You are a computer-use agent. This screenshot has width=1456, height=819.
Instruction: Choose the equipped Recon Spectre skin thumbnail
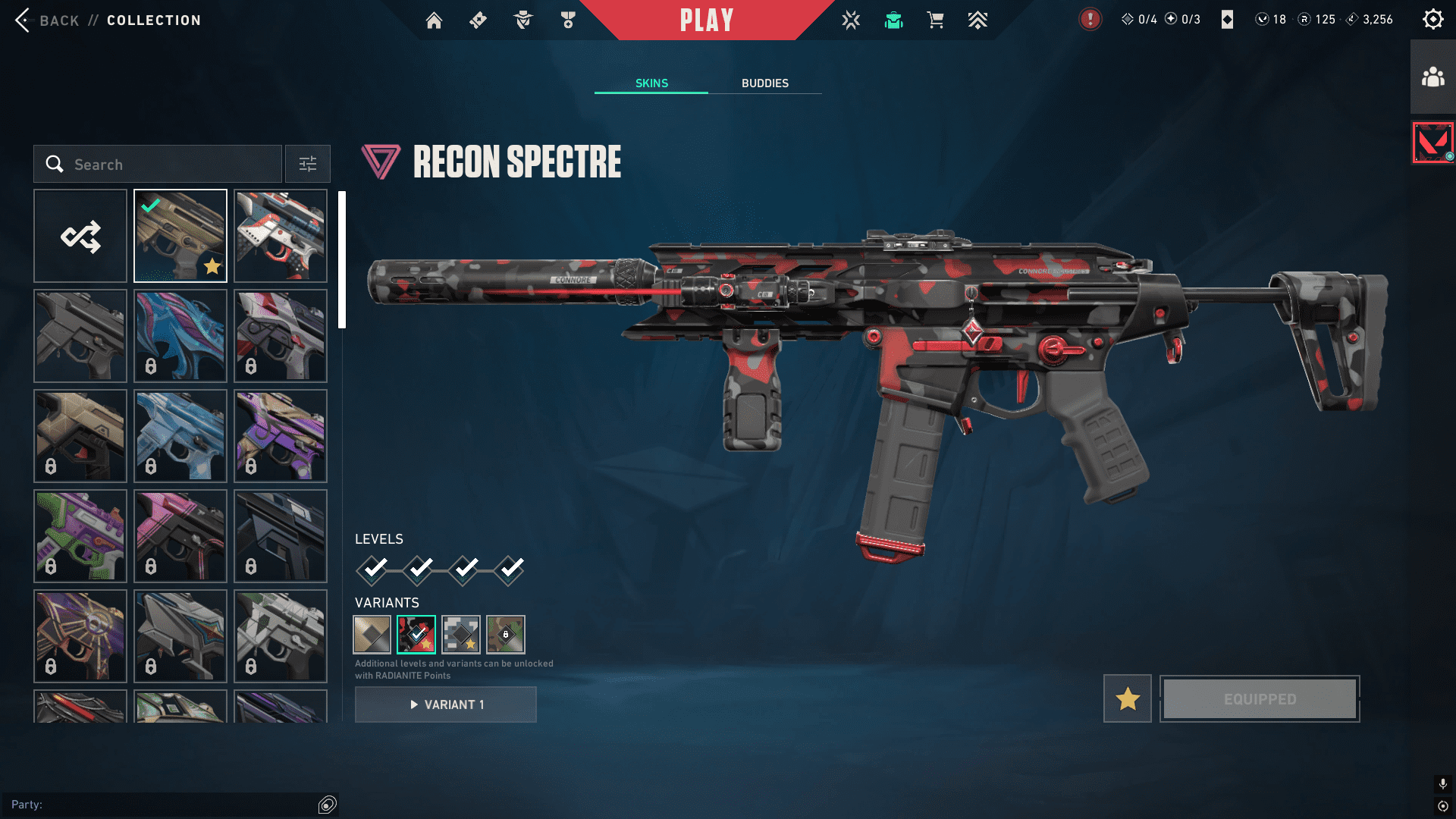point(180,237)
